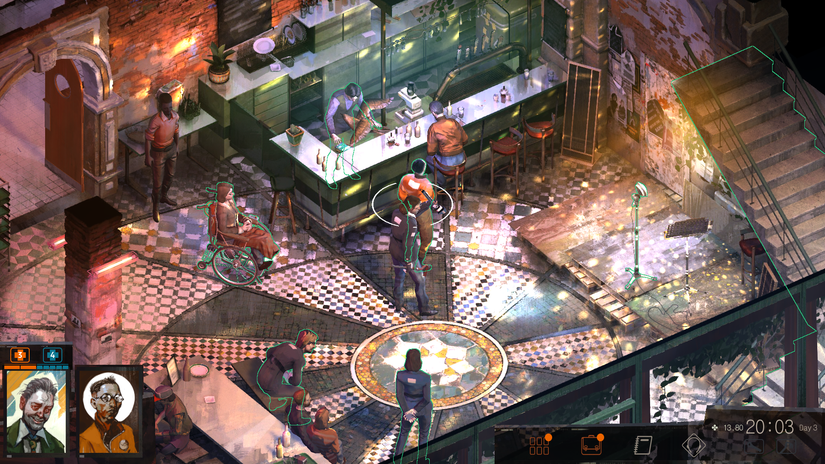Select the detective's green-jacket portrait
This screenshot has width=825, height=464.
coord(35,409)
